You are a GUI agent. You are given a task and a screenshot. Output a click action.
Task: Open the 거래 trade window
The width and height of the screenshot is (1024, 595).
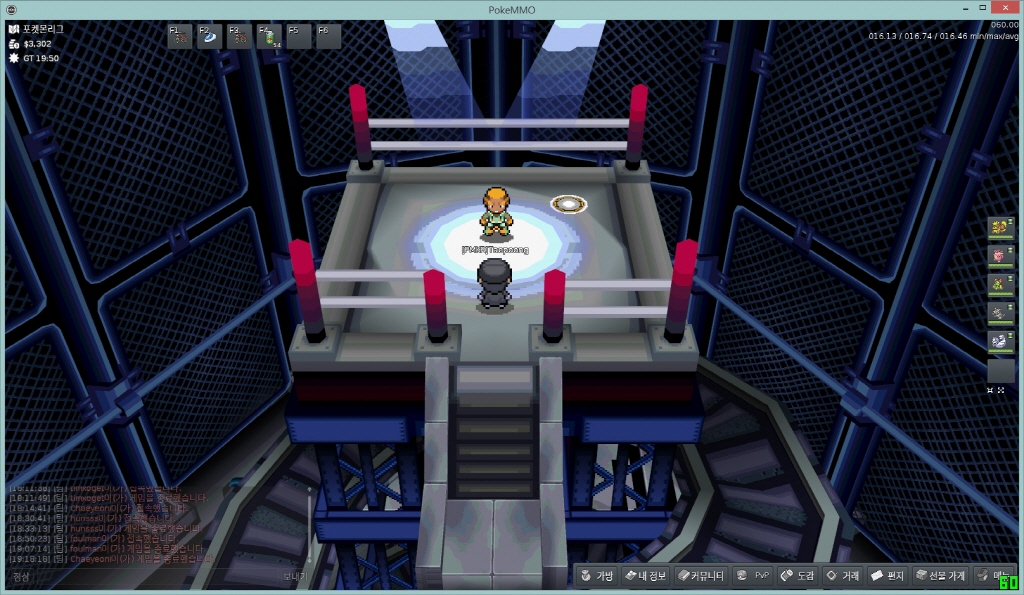842,576
